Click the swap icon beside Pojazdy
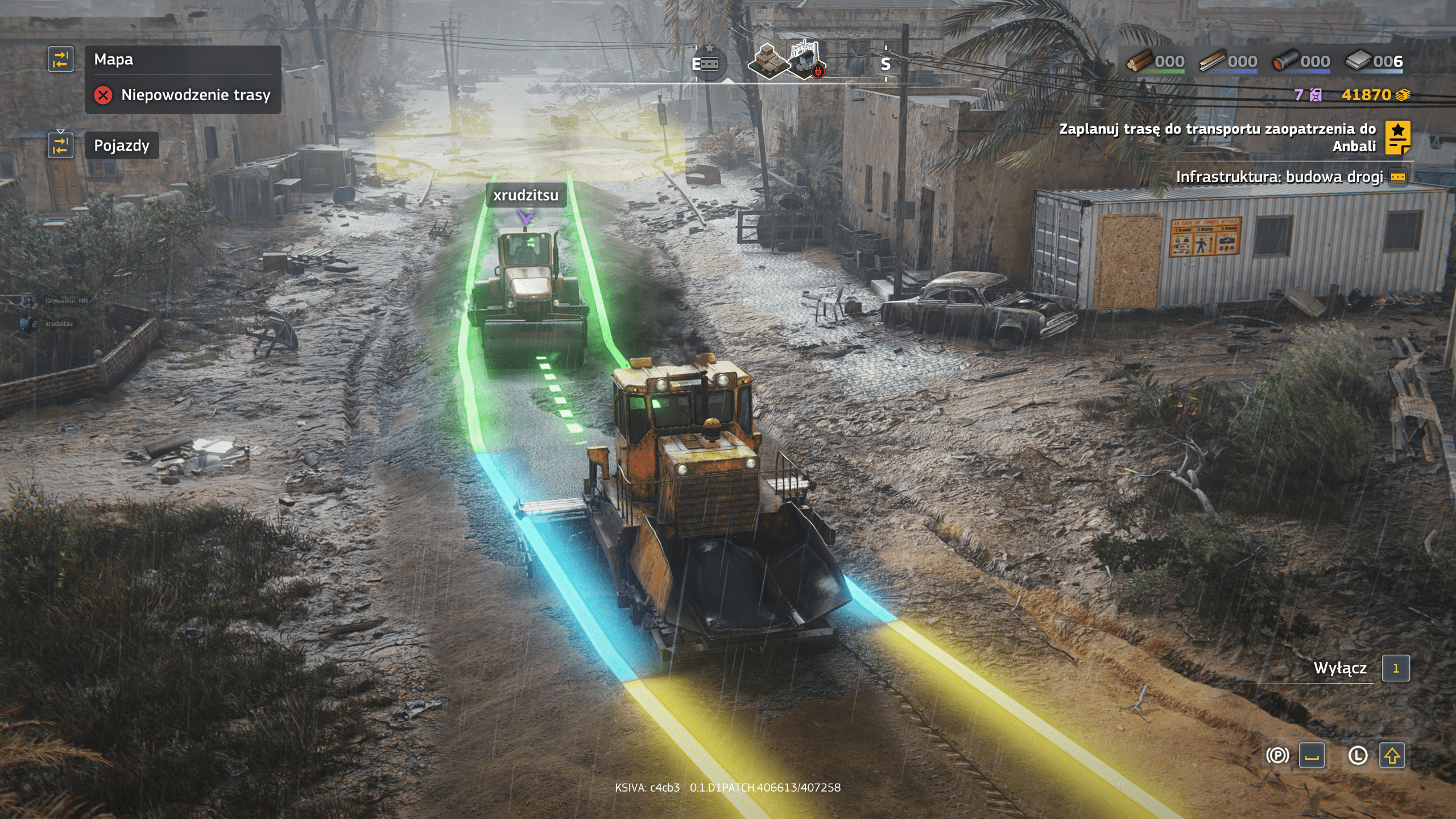 coord(60,145)
